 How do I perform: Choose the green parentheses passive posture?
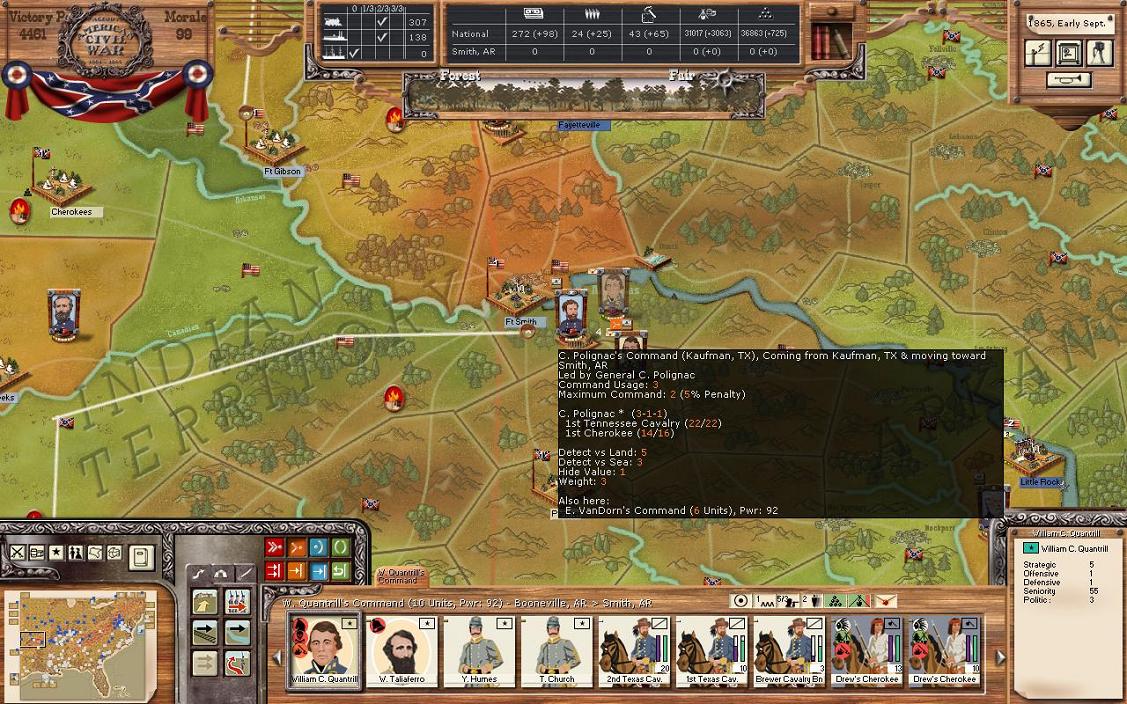(x=340, y=547)
